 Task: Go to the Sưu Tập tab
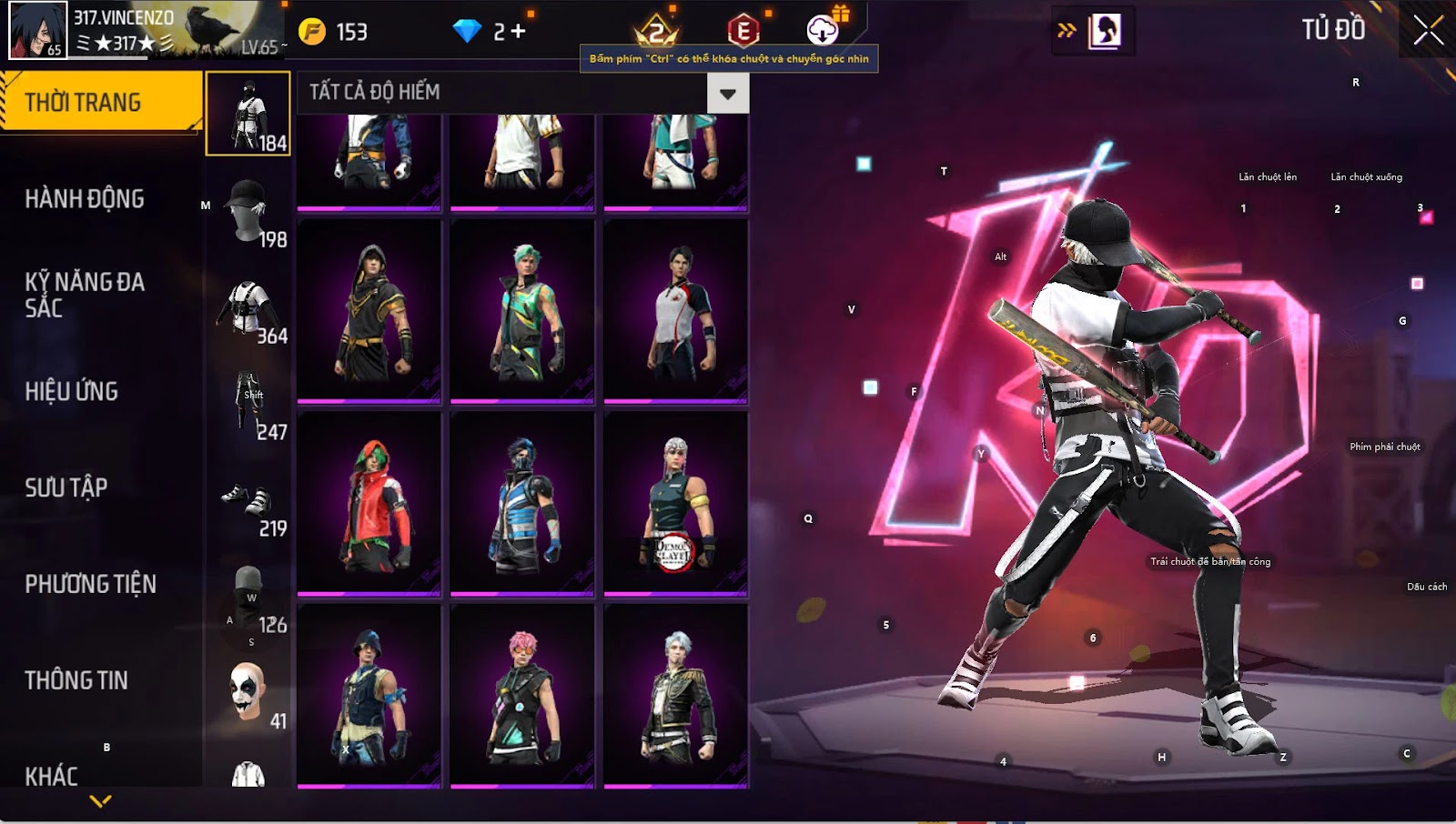click(66, 487)
